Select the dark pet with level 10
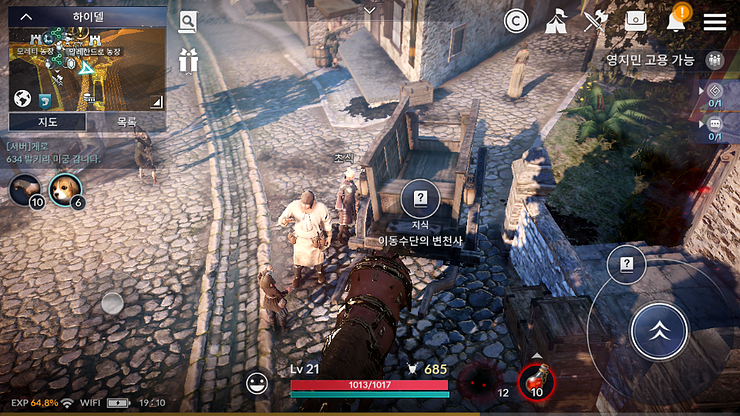The width and height of the screenshot is (740, 416). coord(25,188)
